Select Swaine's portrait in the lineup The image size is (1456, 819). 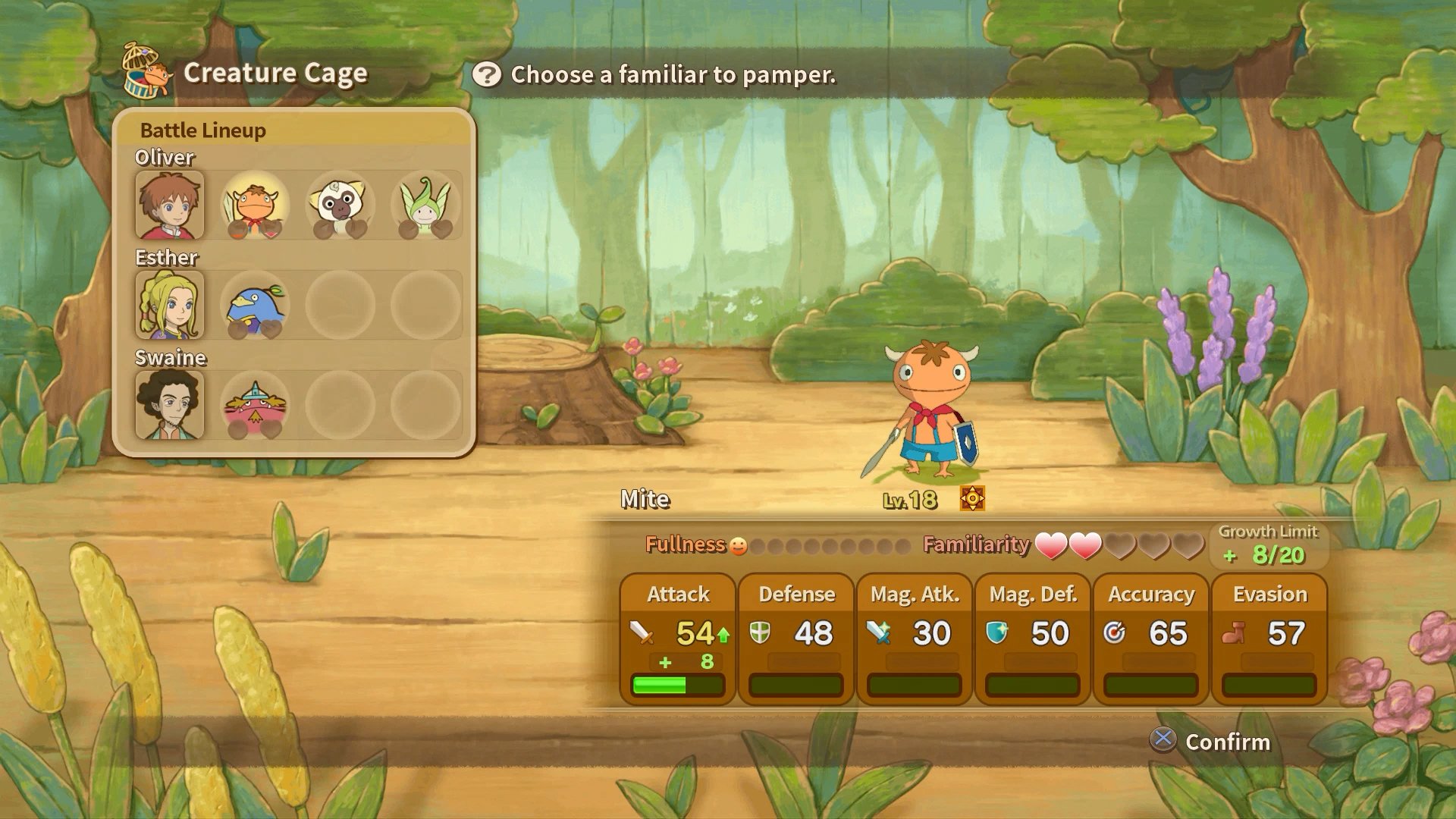(170, 405)
